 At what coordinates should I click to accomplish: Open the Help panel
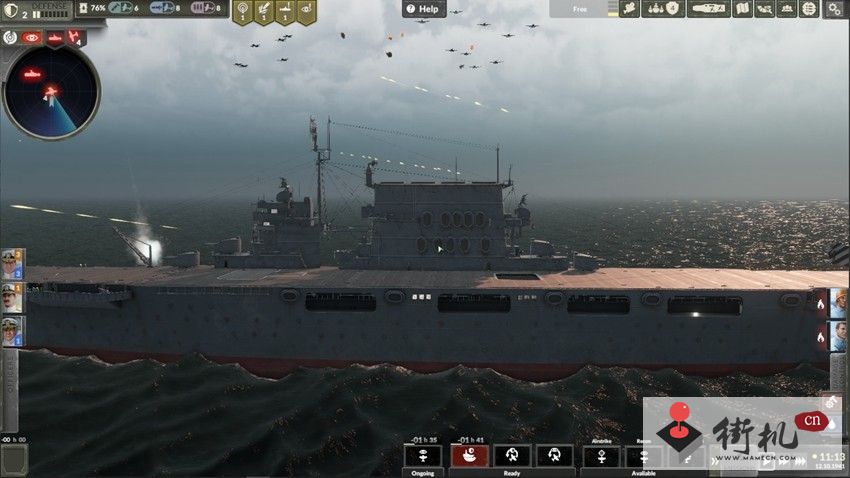pyautogui.click(x=424, y=9)
